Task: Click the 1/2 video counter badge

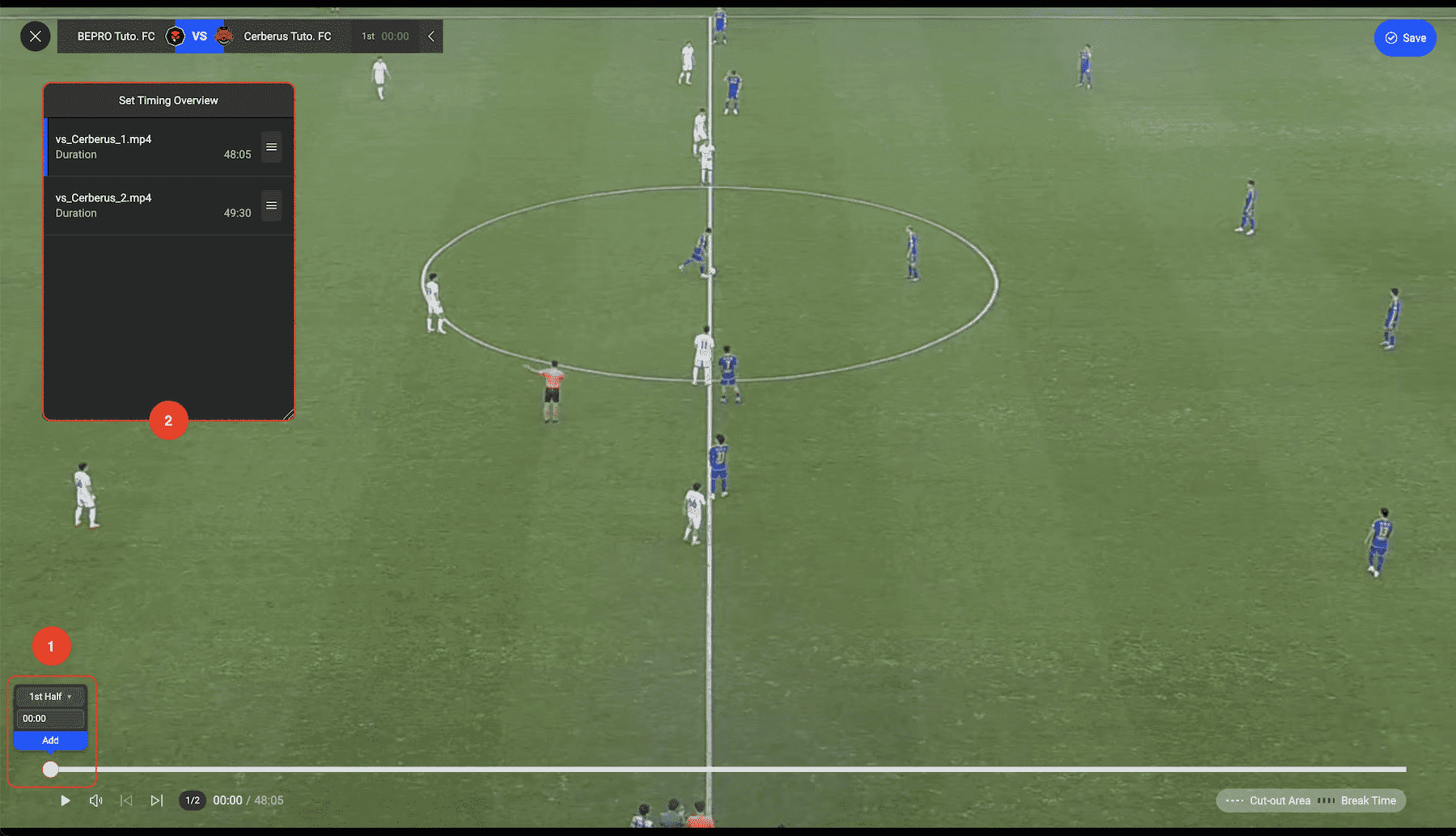Action: tap(193, 800)
